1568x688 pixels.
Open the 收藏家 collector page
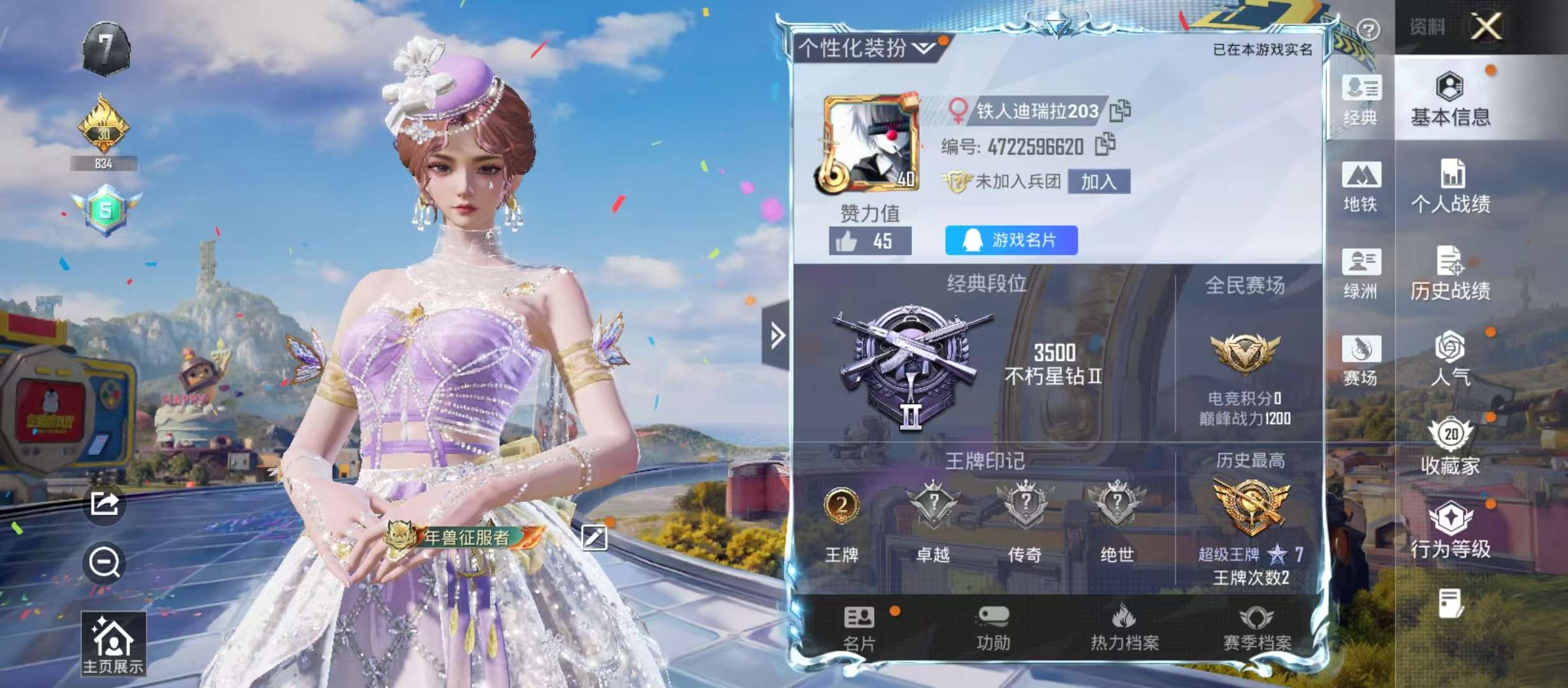[1450, 447]
